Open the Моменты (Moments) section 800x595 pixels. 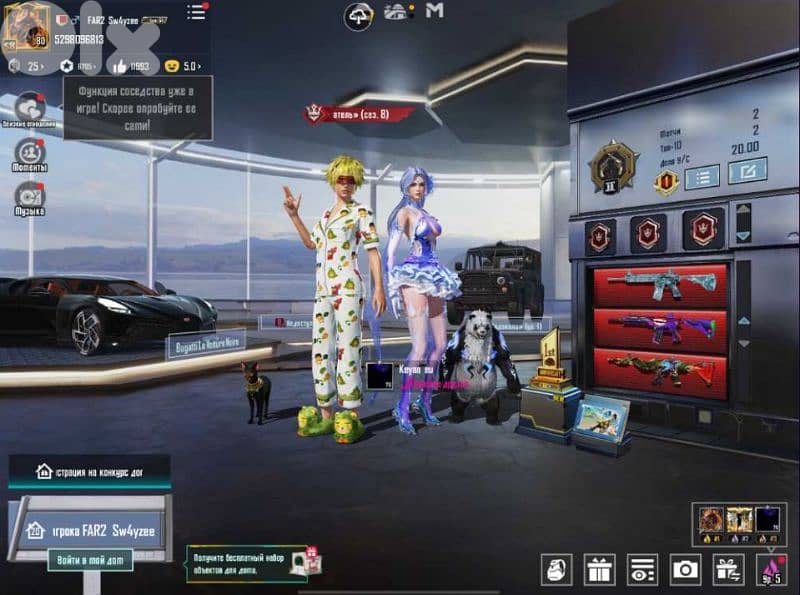click(30, 155)
